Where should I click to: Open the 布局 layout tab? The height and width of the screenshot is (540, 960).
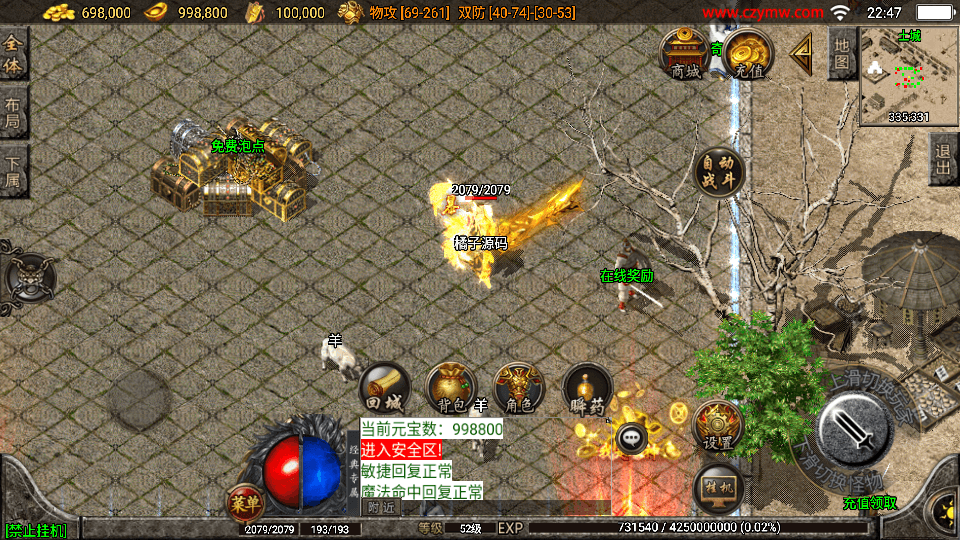point(13,114)
